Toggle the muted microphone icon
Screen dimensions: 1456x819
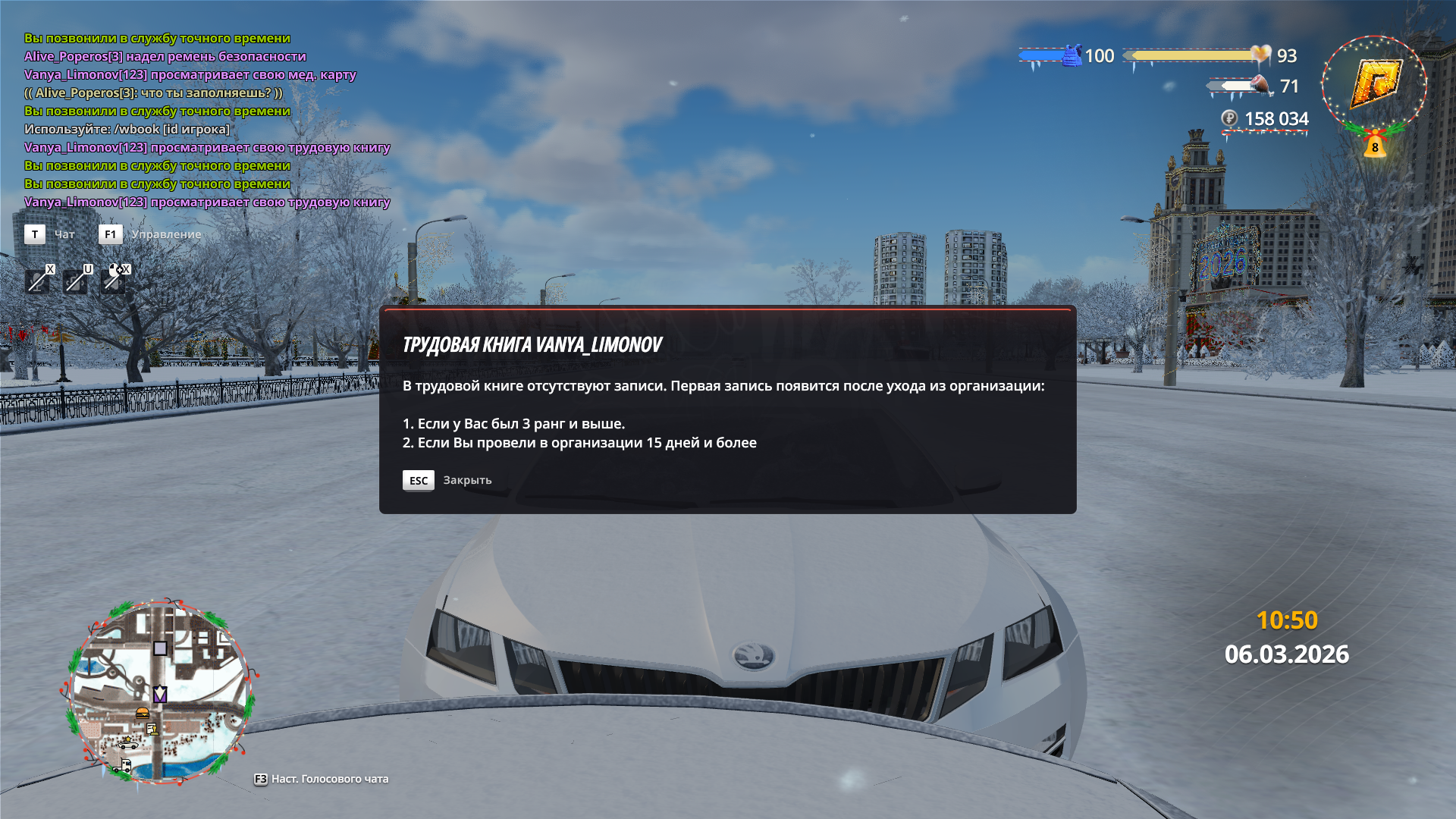[x=37, y=281]
